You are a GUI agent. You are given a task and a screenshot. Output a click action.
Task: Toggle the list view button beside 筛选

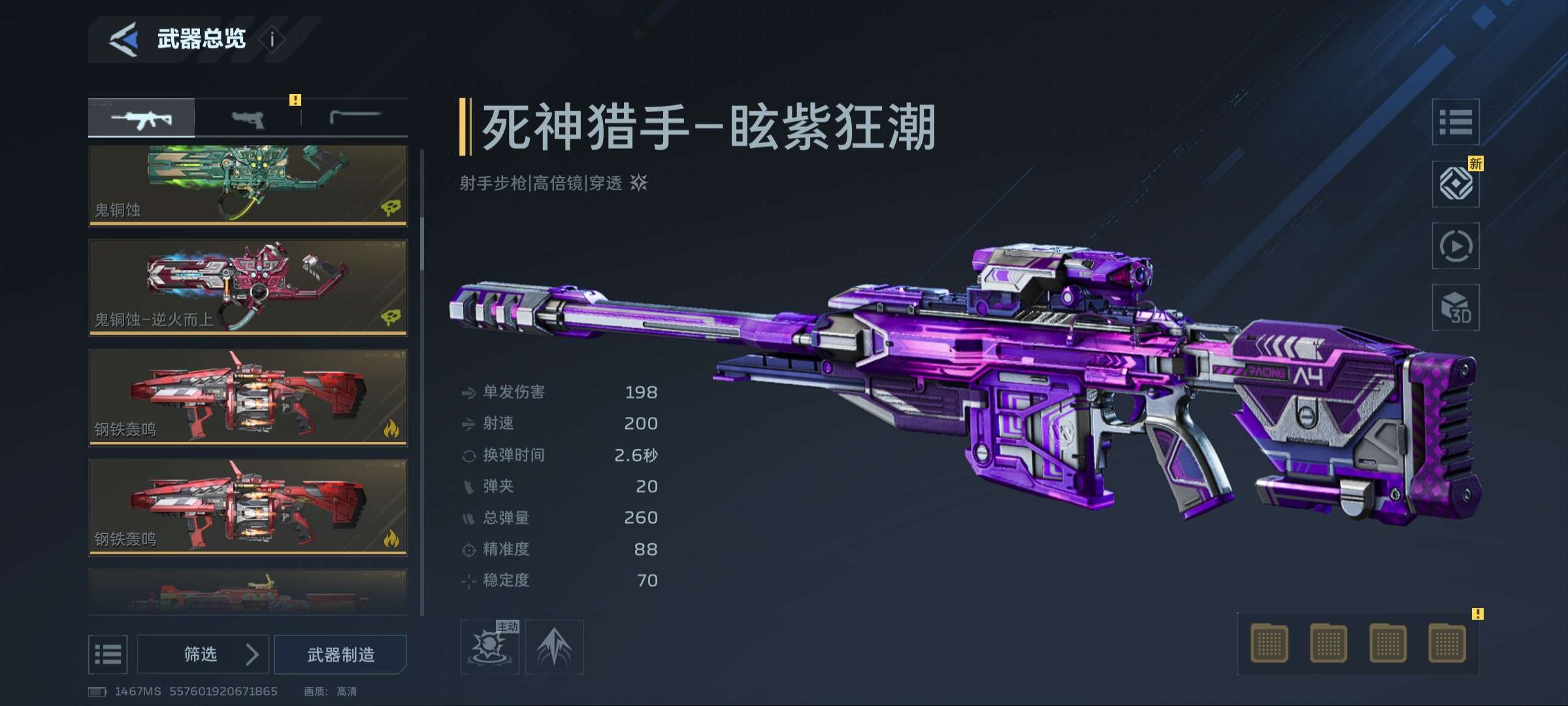pyautogui.click(x=108, y=654)
